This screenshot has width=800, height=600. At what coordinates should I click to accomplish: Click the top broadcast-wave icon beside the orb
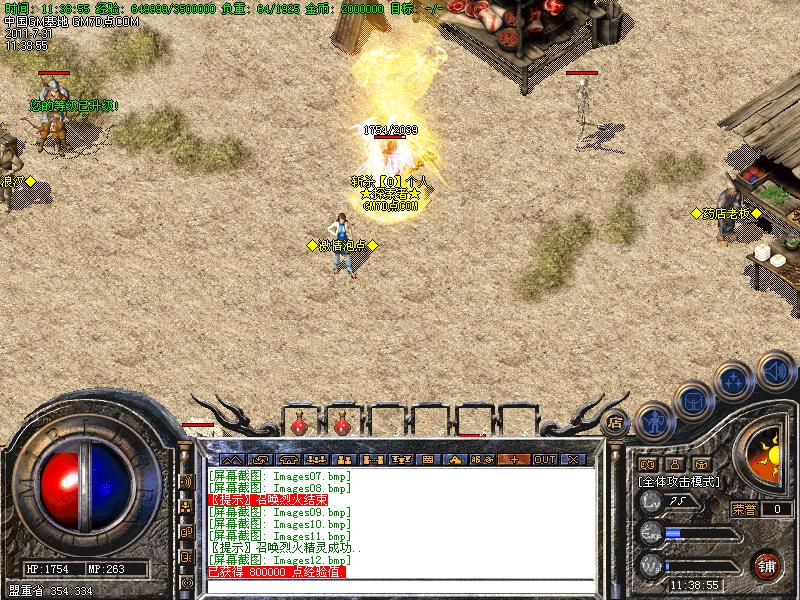coord(186,483)
